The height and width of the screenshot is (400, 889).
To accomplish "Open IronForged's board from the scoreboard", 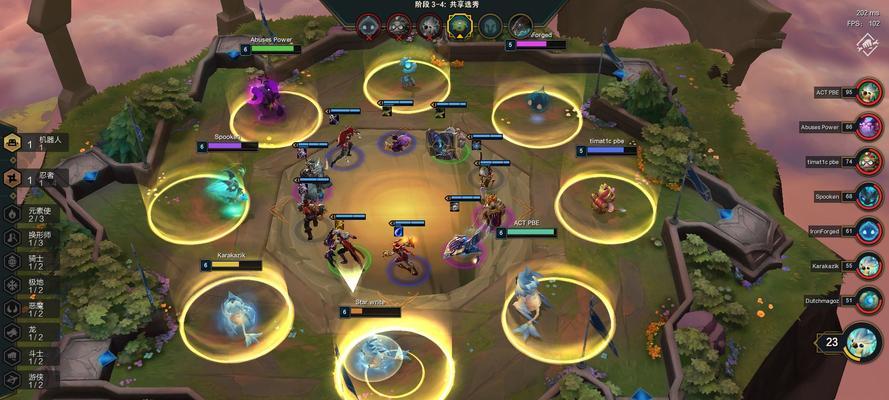I will 869,231.
